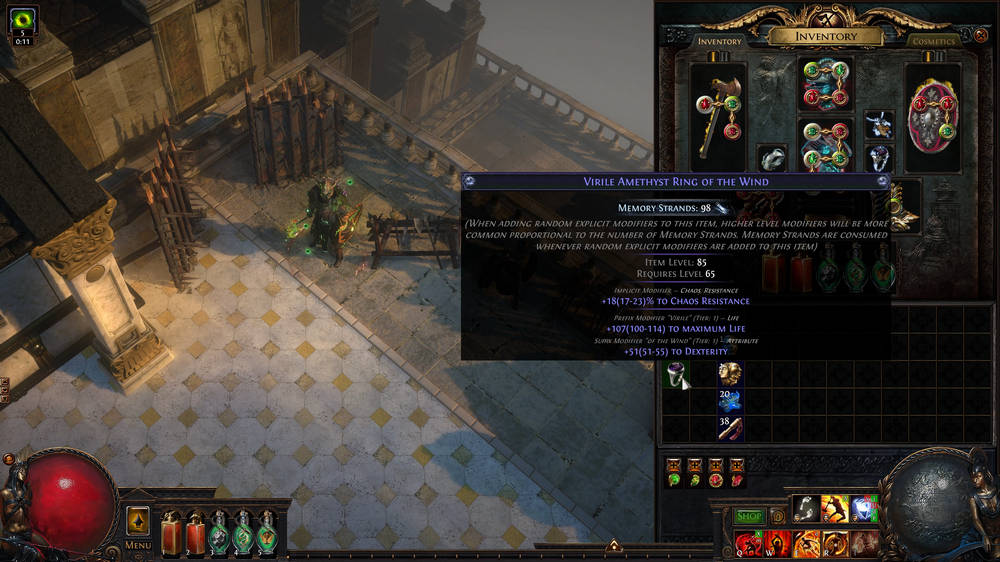Select the golden mask item in the backpack
Screen dimensions: 1000x562
730,374
